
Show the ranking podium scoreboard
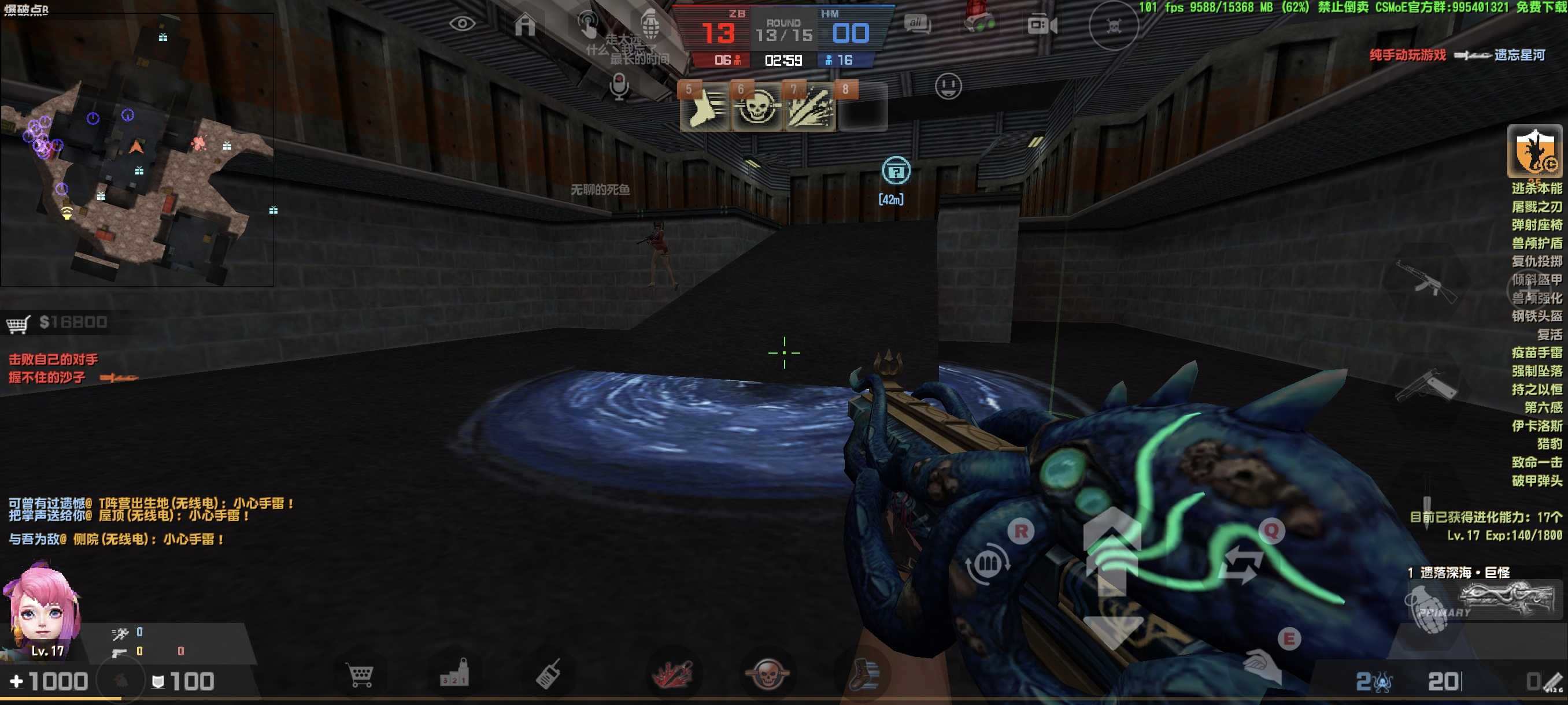[454, 673]
